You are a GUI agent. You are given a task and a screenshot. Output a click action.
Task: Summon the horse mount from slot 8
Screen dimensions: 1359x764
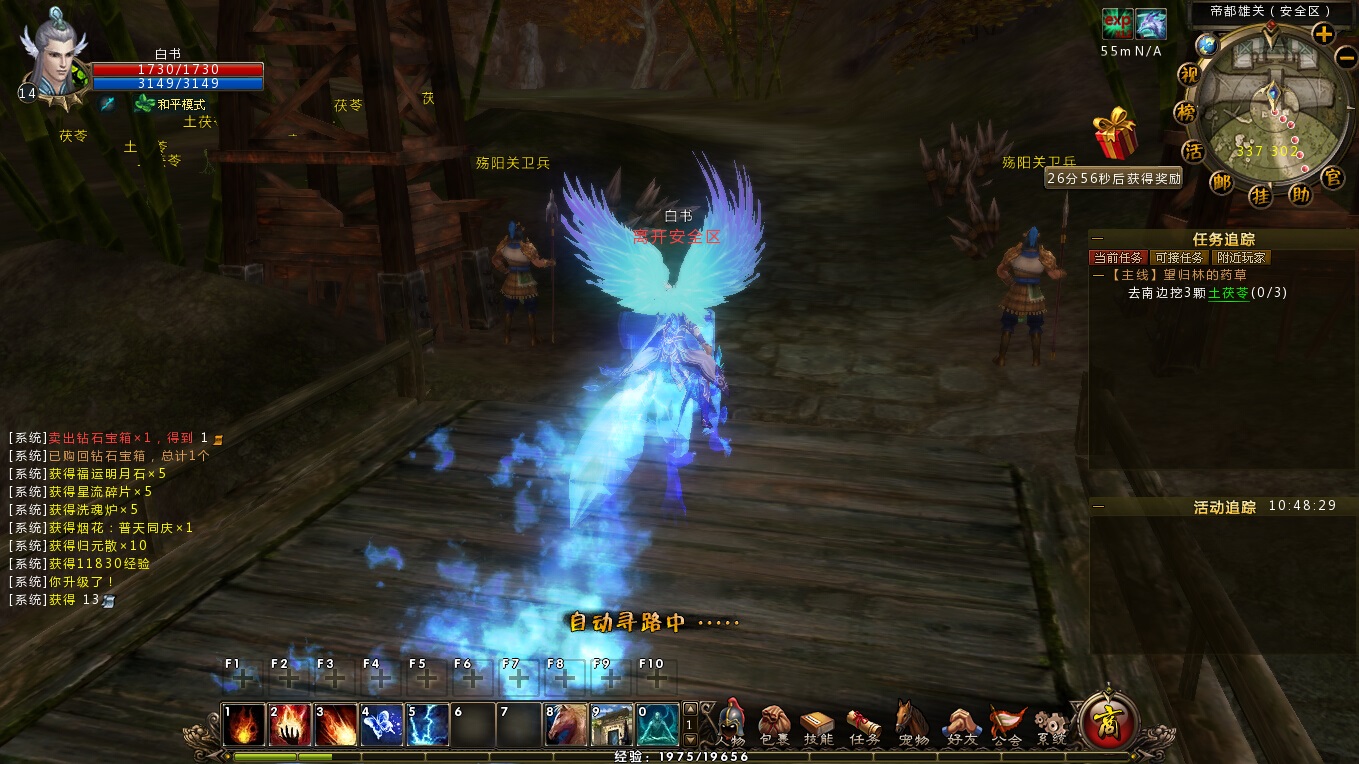[565, 725]
